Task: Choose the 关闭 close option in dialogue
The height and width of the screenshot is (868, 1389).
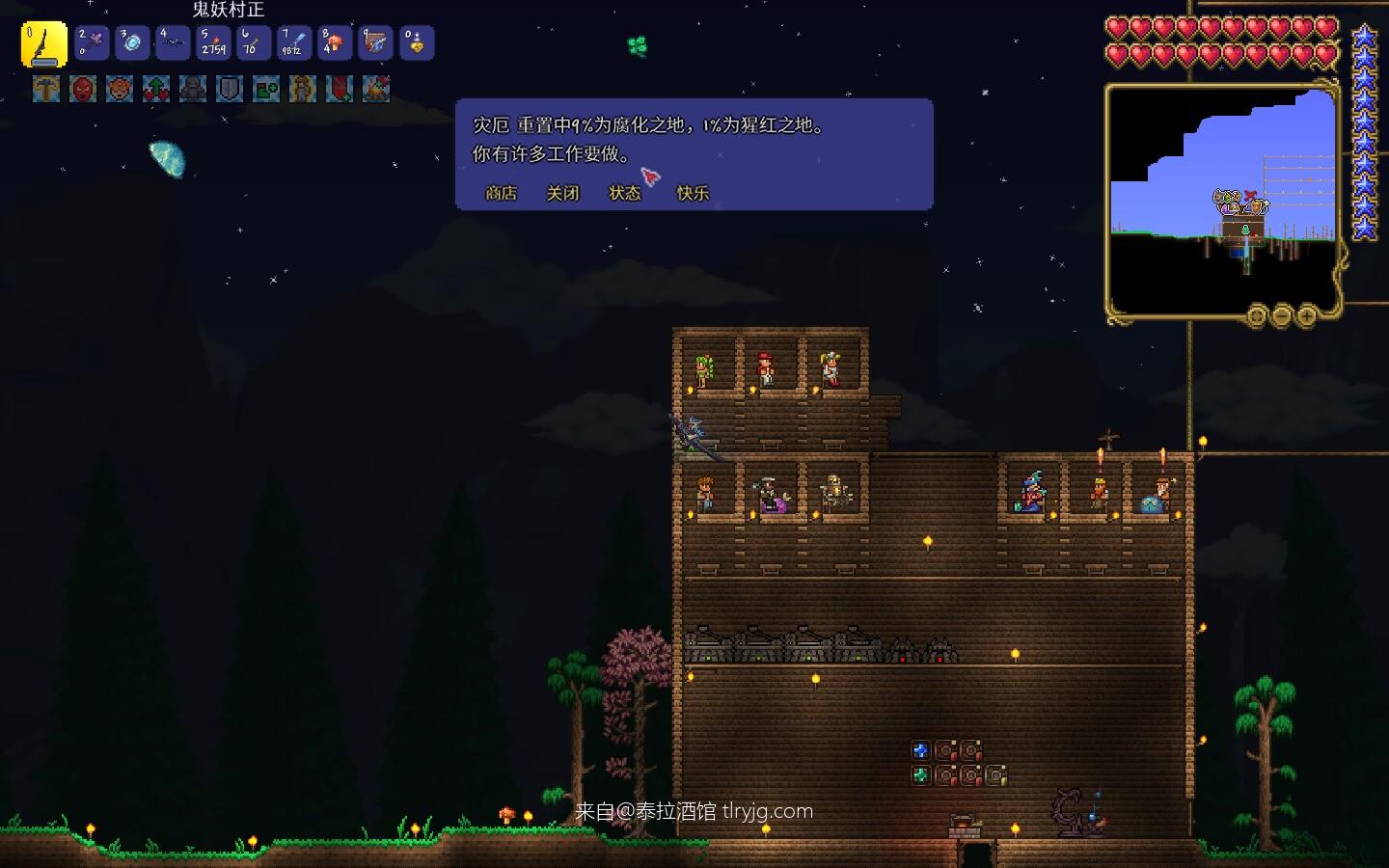Action: click(562, 193)
